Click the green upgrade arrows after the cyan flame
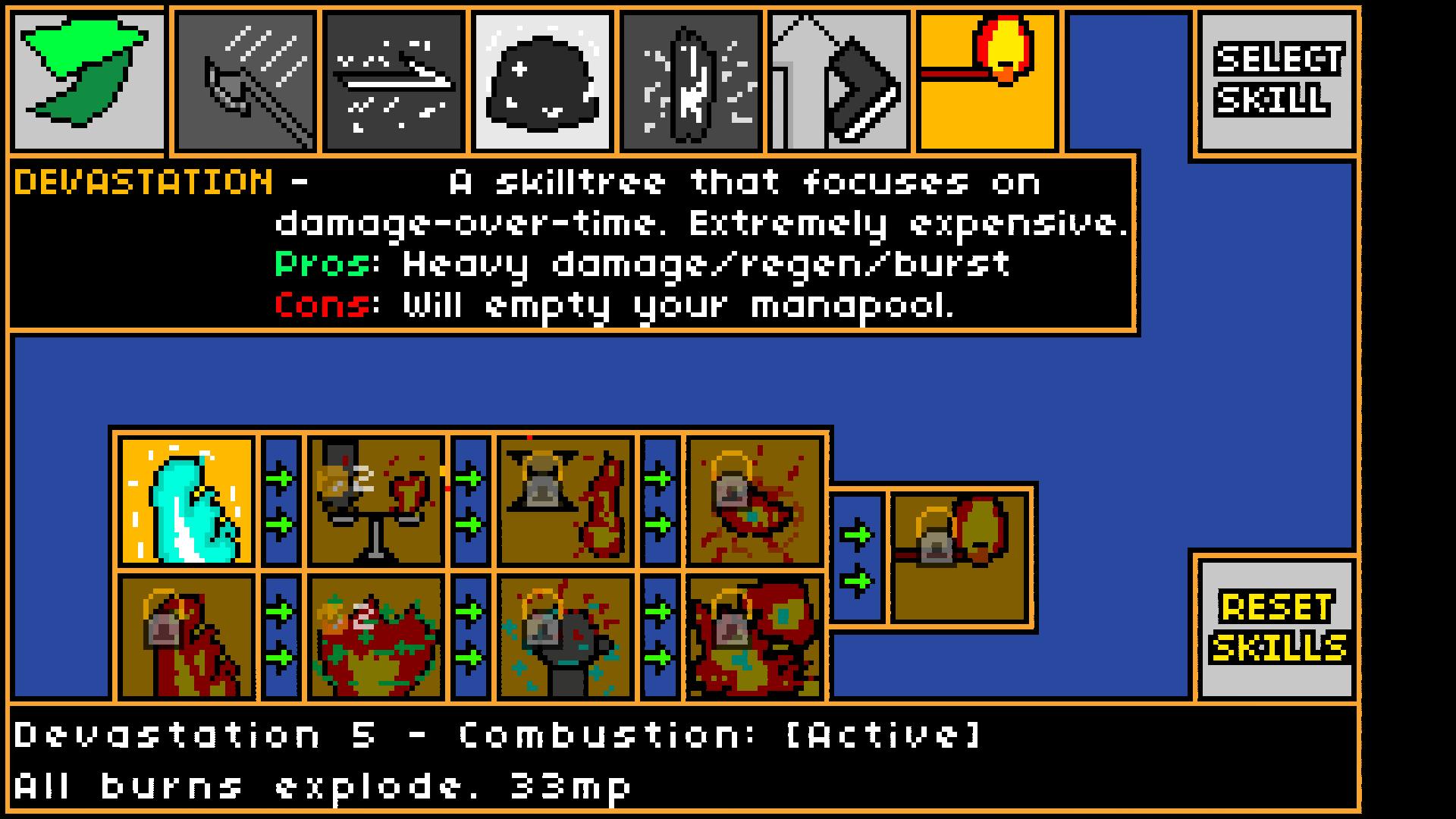 pyautogui.click(x=281, y=500)
